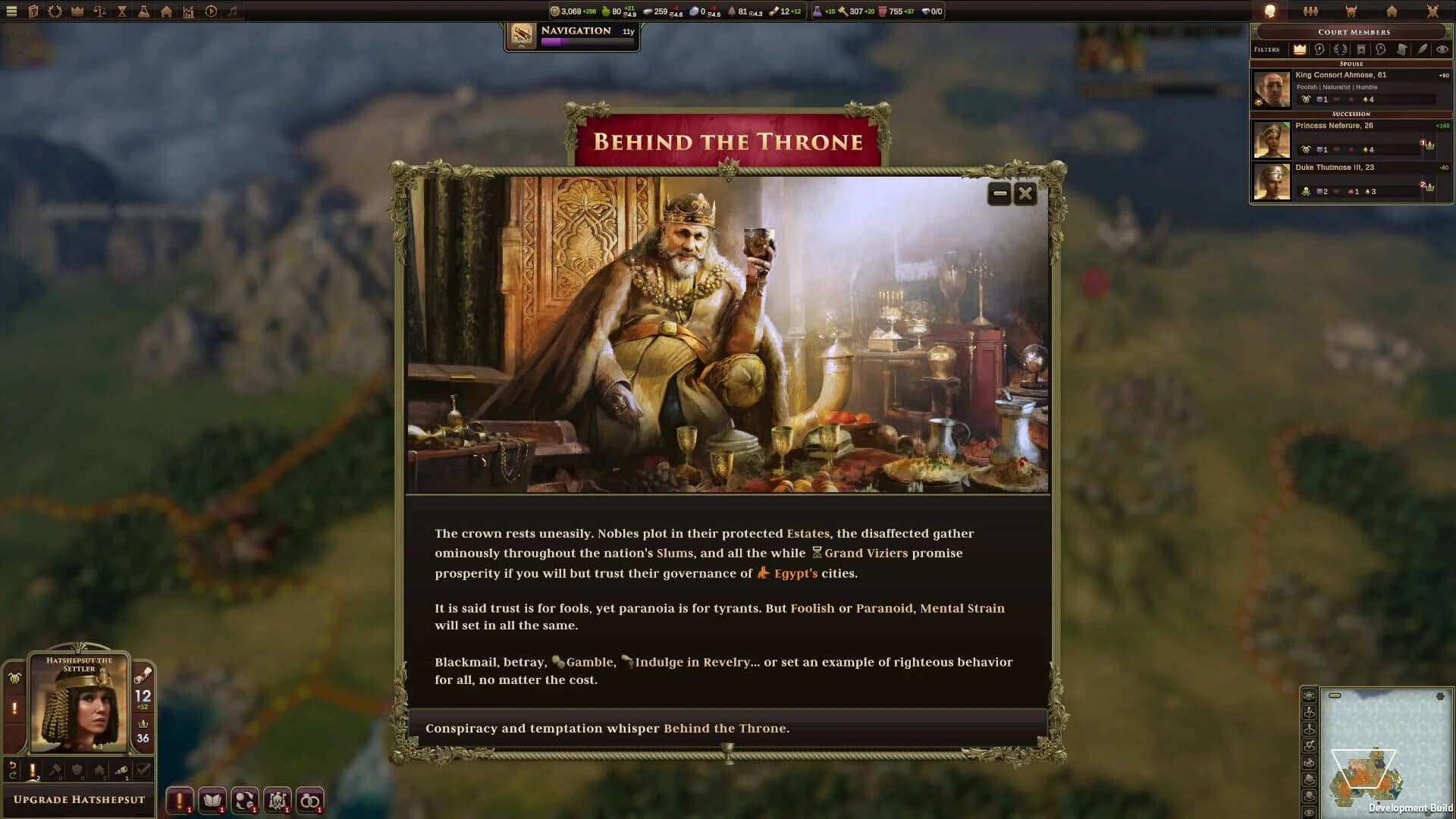Expand the Spouse section in Court Members
Screen dimensions: 1456x819
coord(1351,64)
